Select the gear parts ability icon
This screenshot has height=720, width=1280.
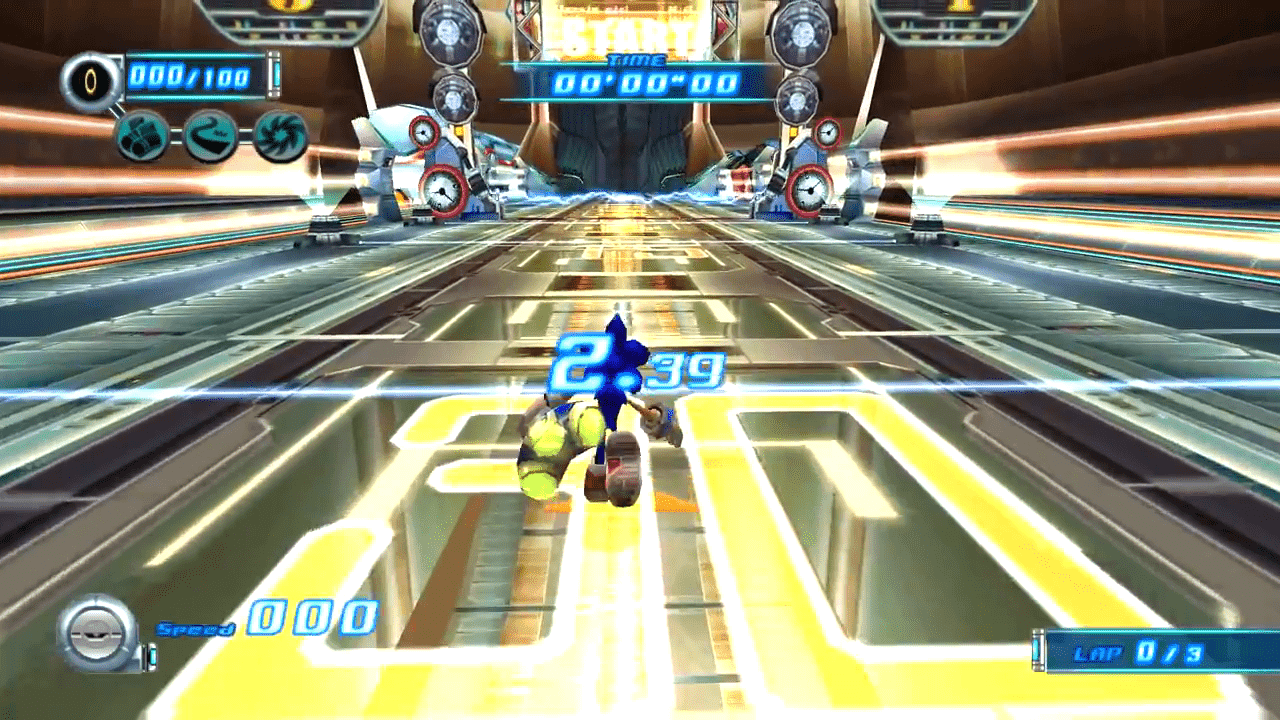point(140,135)
